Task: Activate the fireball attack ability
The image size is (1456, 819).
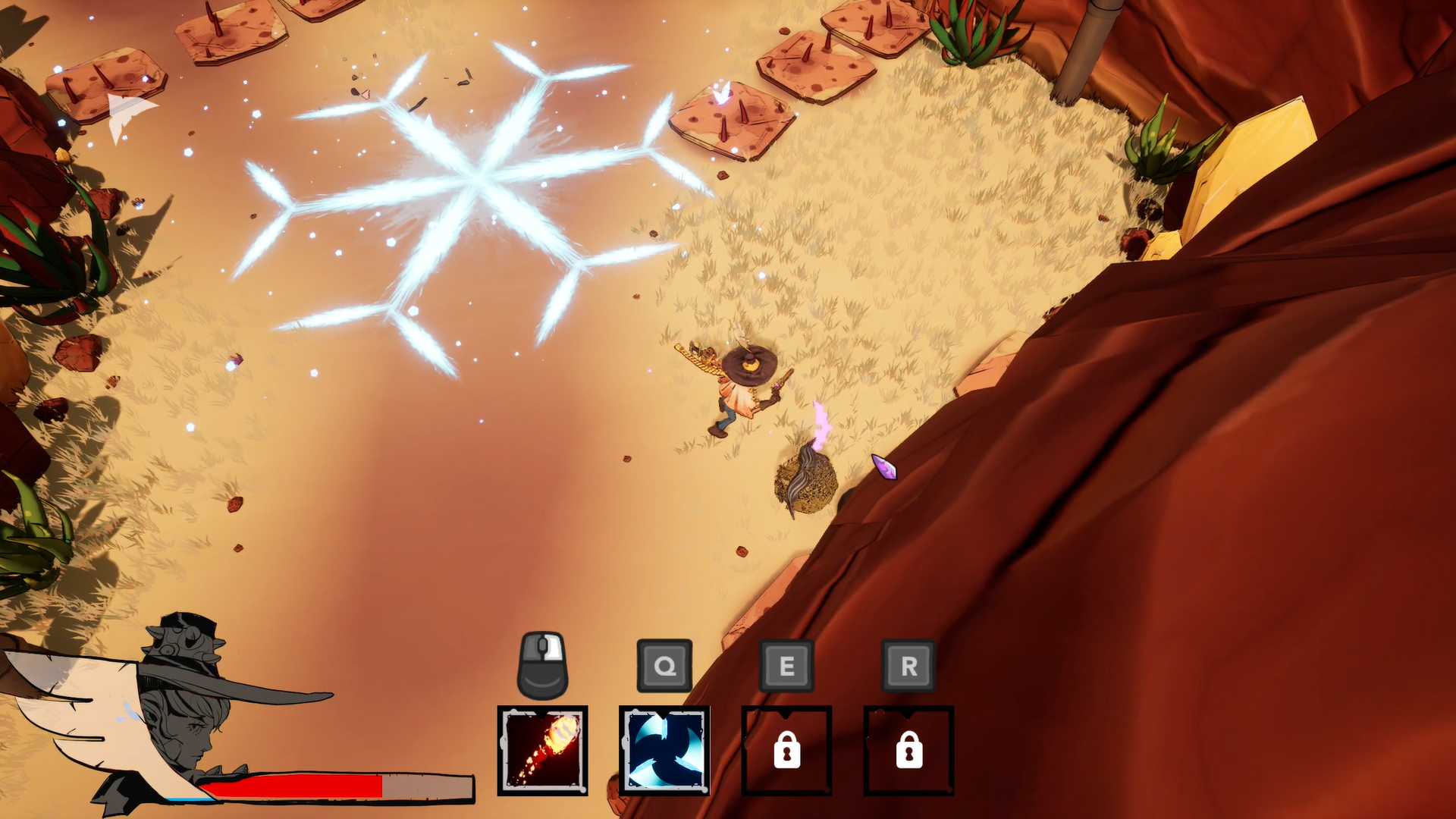Action: click(x=542, y=751)
